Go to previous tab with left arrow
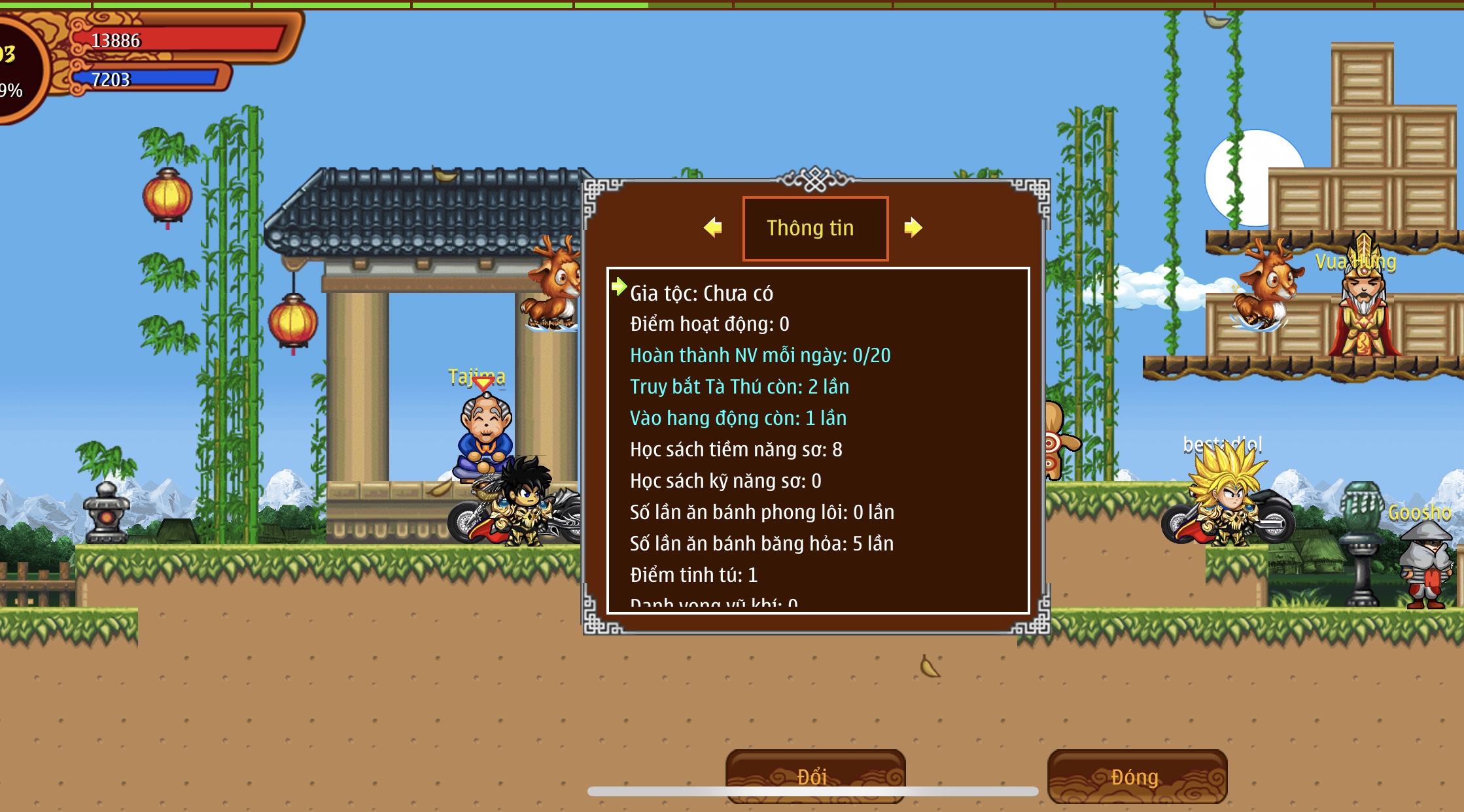Screen dimensions: 1464x812 pyautogui.click(x=713, y=228)
